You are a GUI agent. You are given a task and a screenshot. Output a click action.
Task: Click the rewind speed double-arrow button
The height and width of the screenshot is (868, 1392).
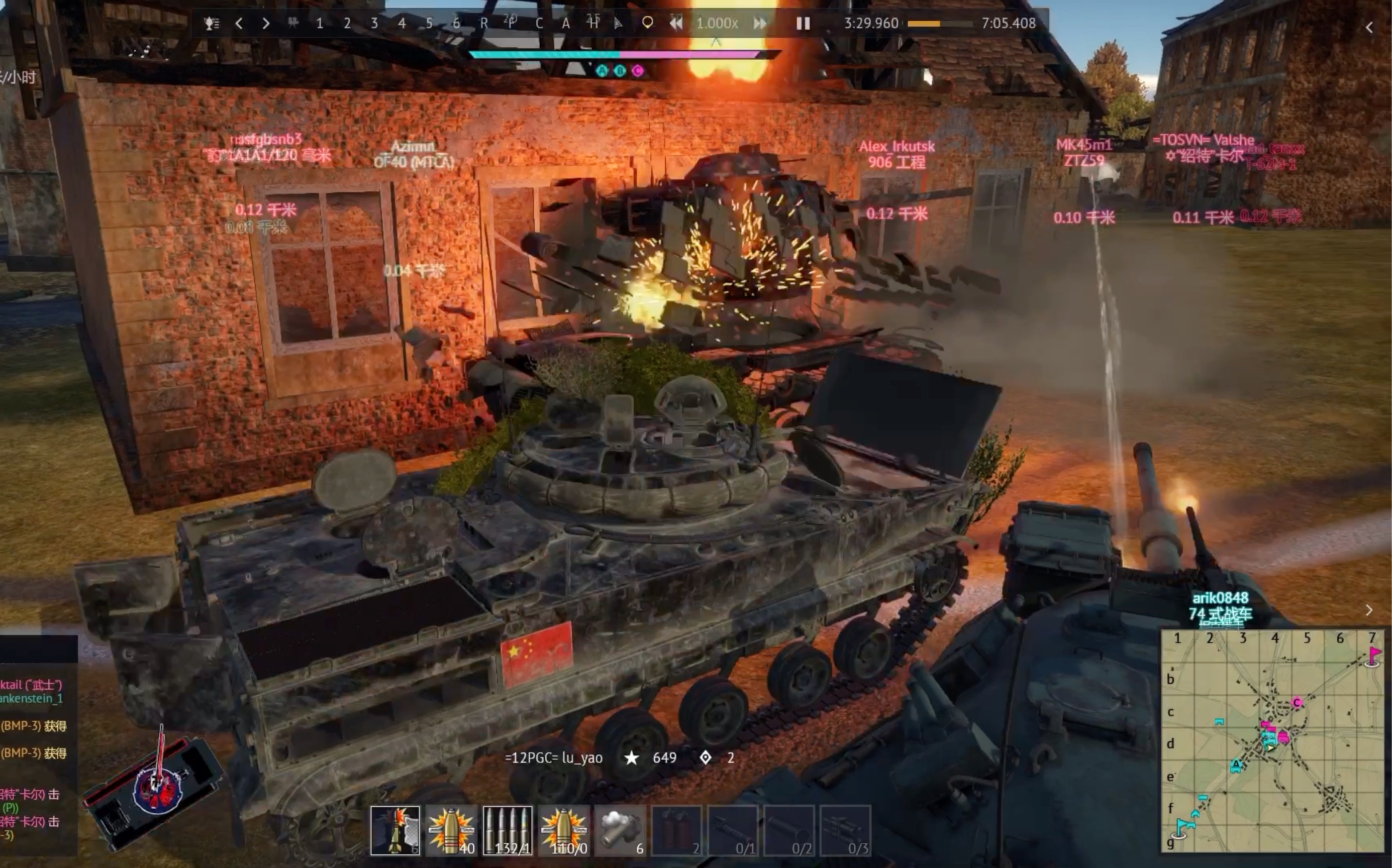(676, 24)
